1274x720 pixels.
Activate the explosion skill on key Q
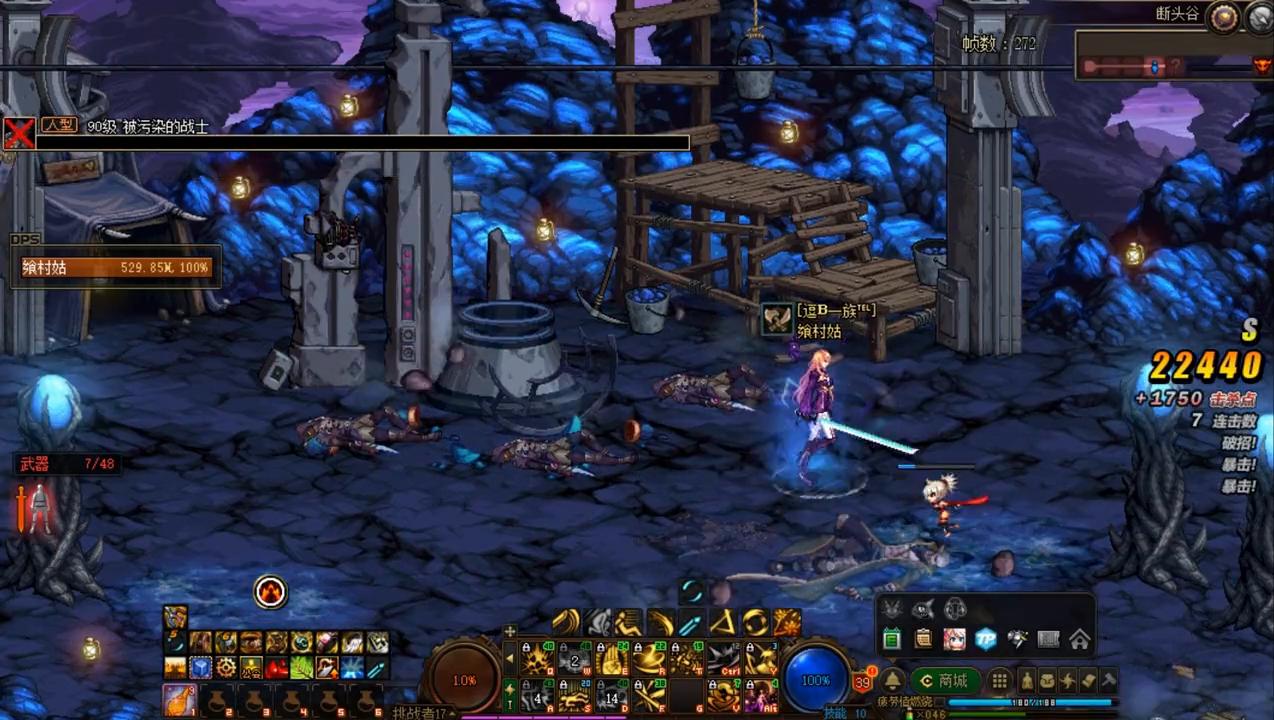click(x=539, y=658)
